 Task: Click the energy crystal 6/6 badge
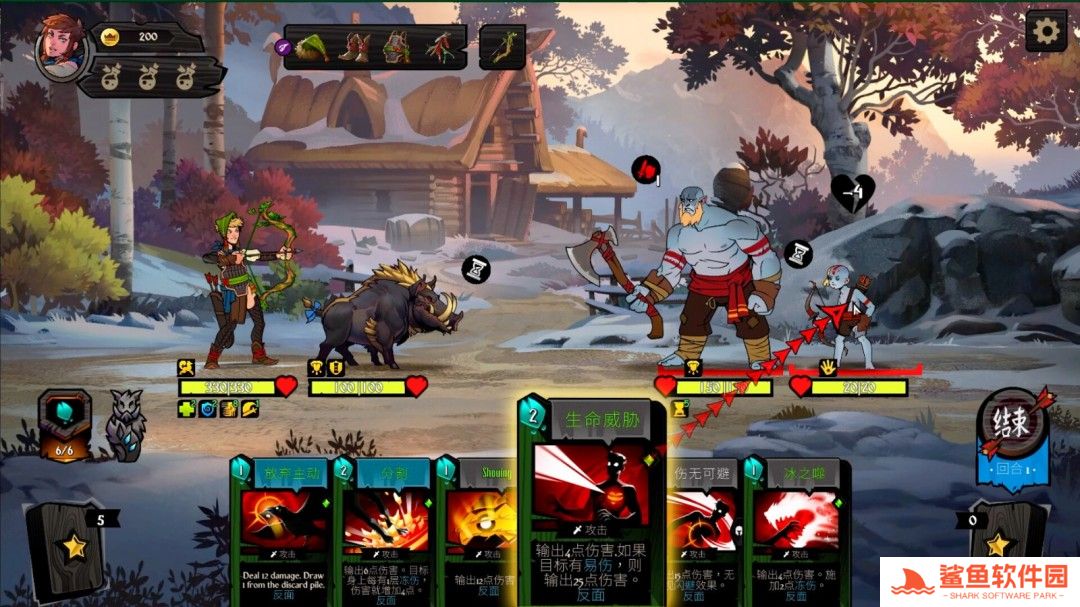64,425
